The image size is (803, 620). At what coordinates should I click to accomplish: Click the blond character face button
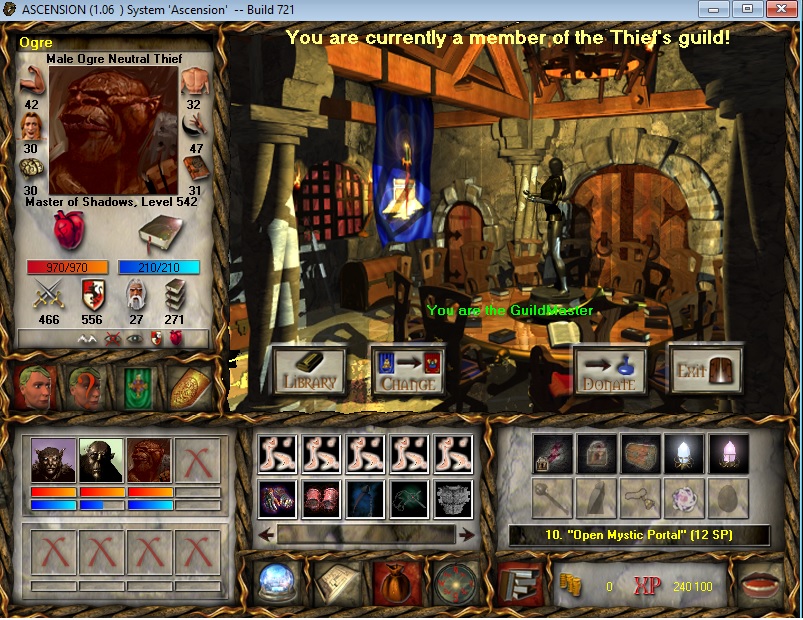(36, 387)
